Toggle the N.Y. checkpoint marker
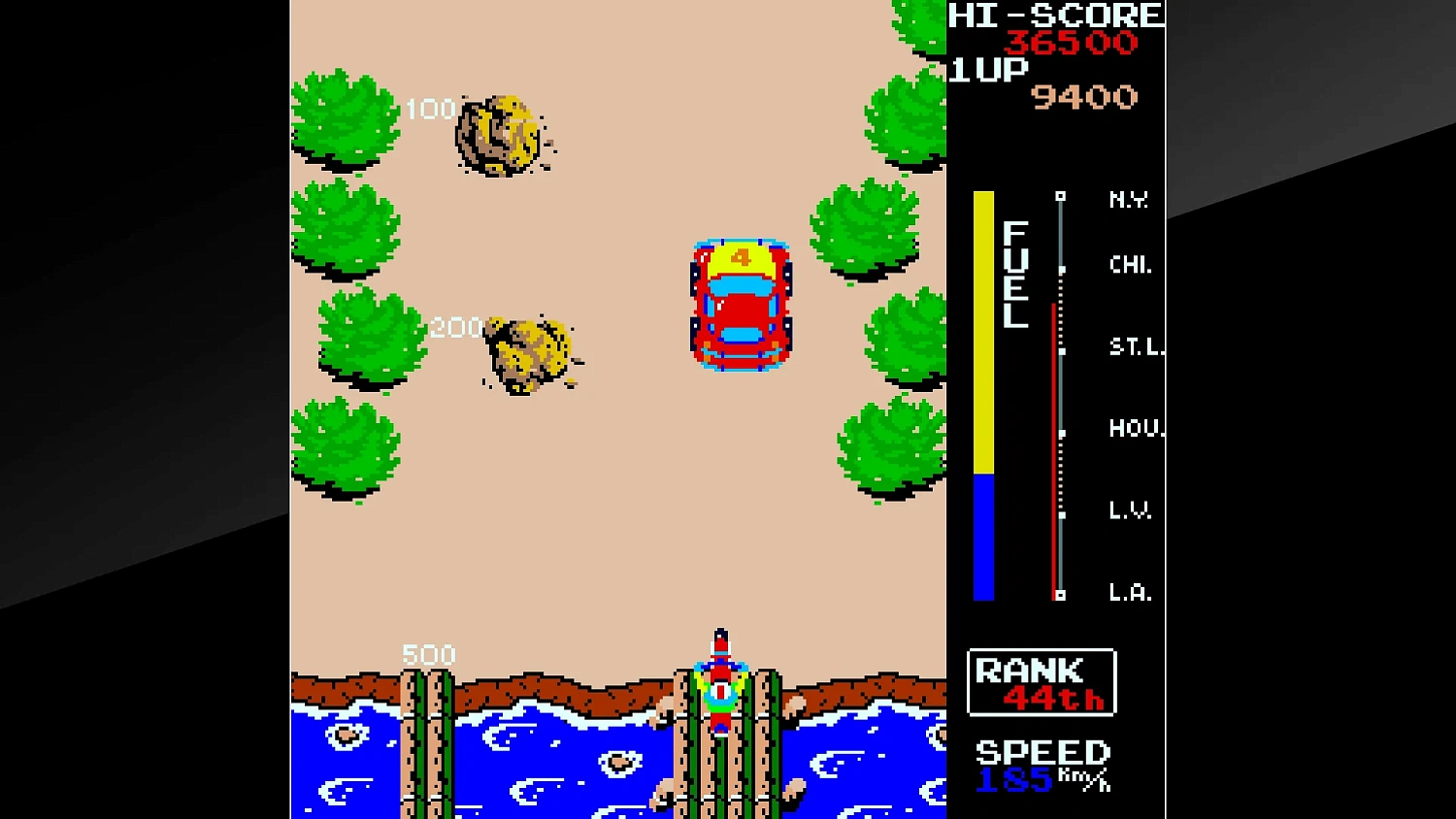 click(x=1060, y=199)
